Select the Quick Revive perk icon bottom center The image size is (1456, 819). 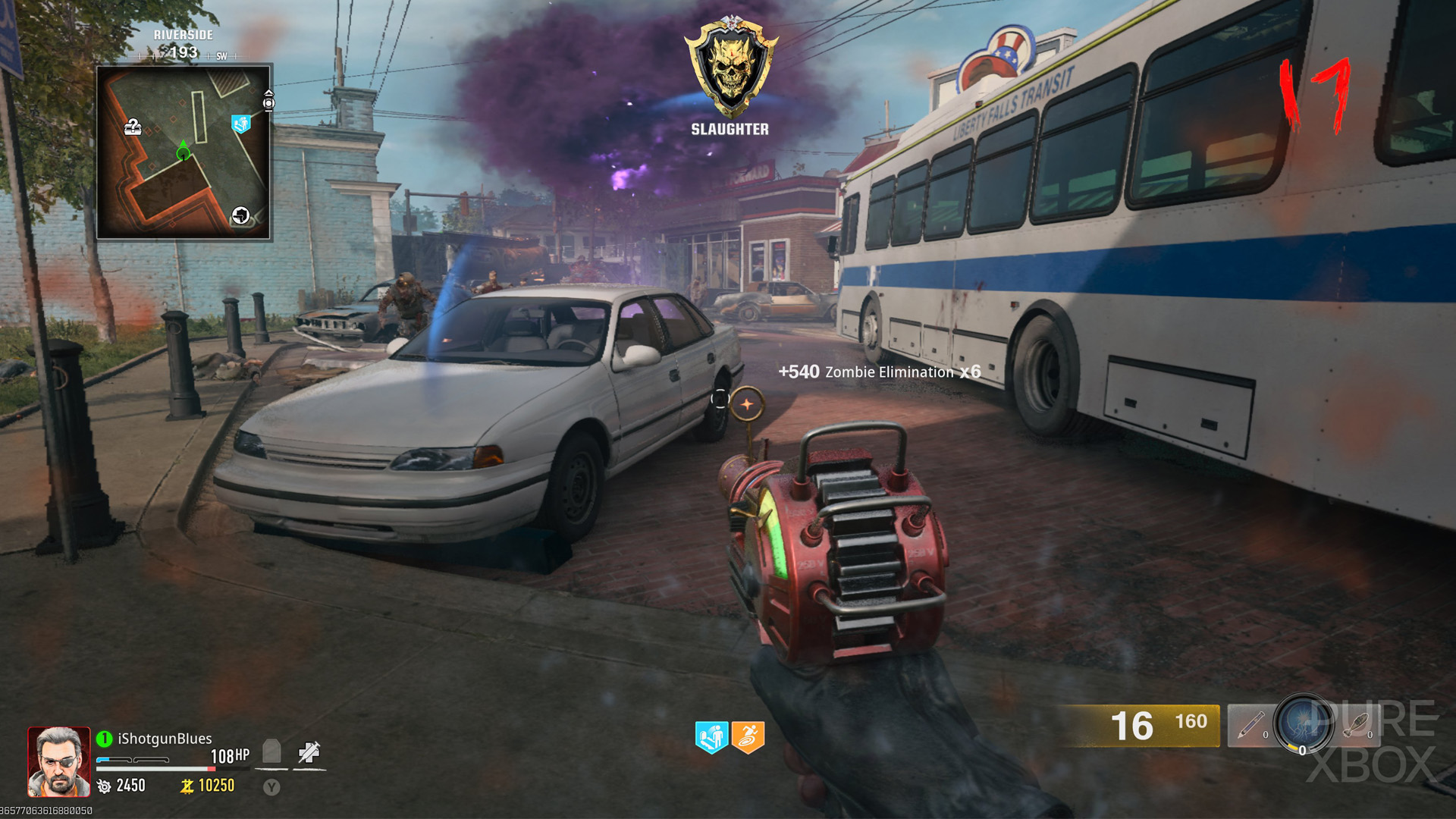pos(712,736)
